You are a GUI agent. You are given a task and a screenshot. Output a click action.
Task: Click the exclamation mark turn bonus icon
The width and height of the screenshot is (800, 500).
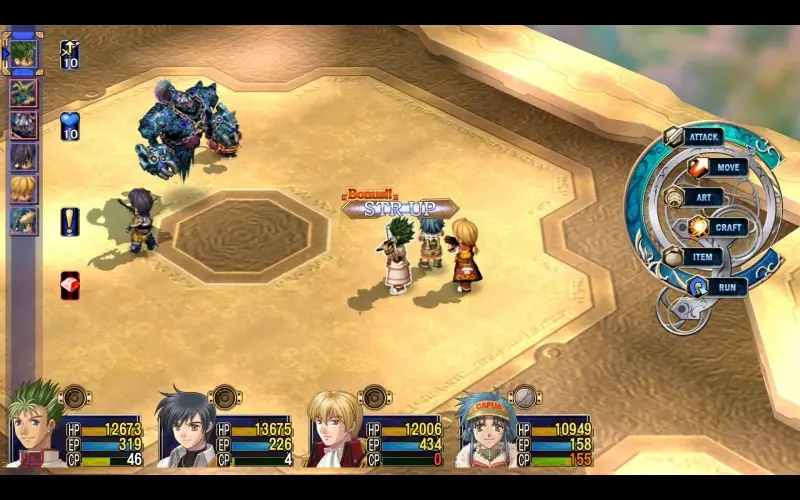(x=70, y=221)
